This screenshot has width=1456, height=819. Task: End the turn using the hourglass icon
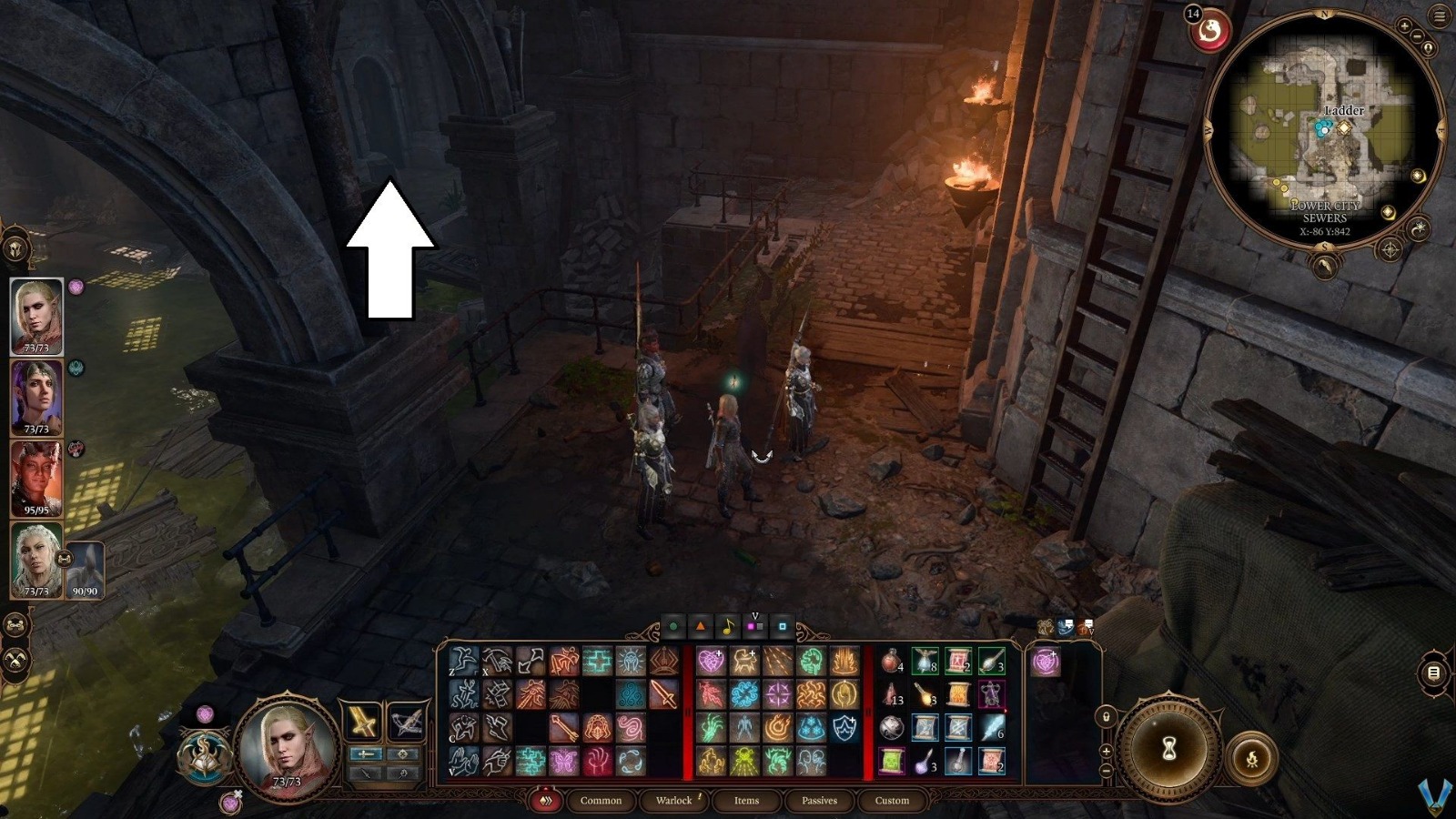(x=1168, y=748)
